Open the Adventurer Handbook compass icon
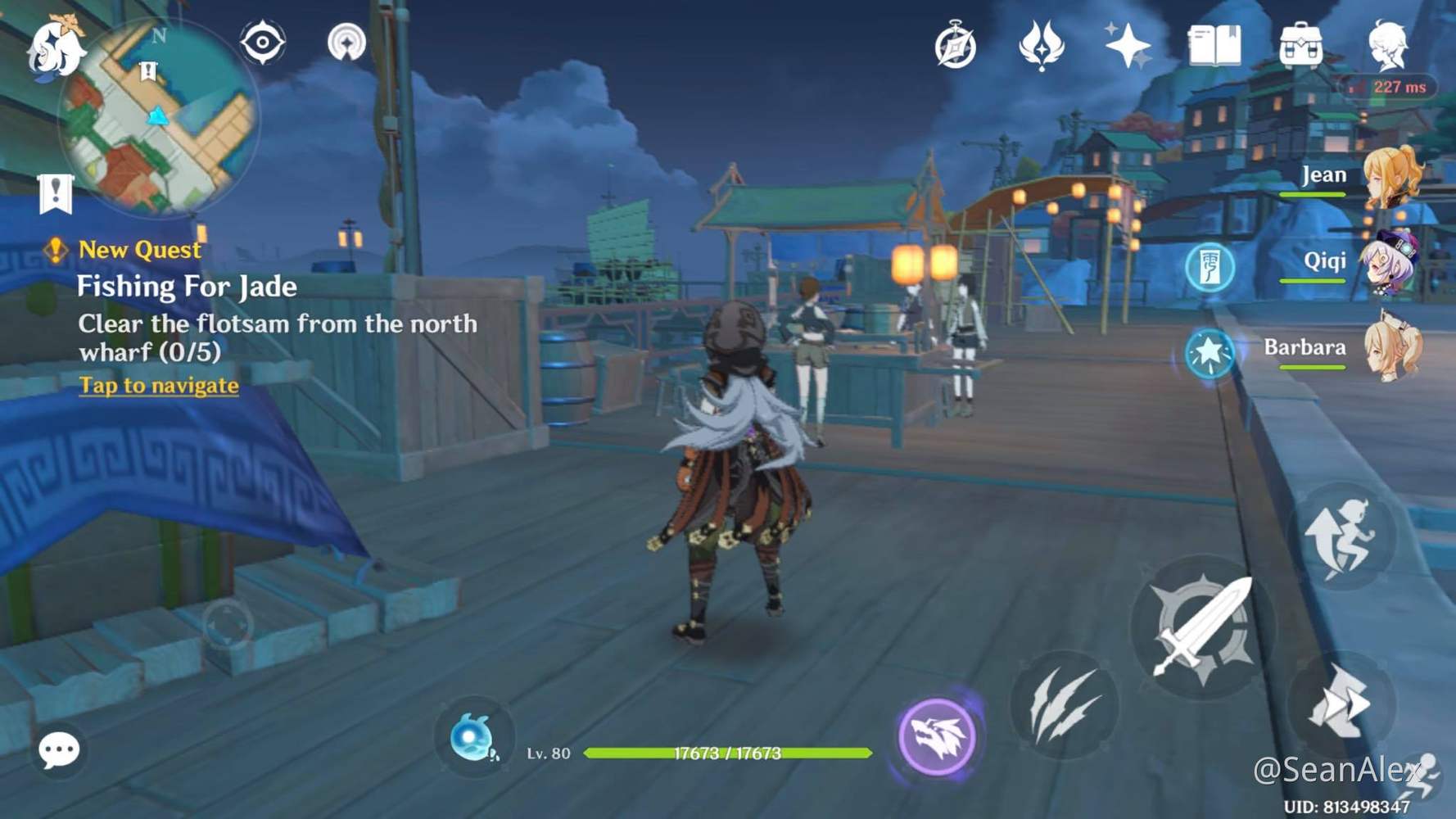This screenshot has height=819, width=1456. (x=953, y=47)
